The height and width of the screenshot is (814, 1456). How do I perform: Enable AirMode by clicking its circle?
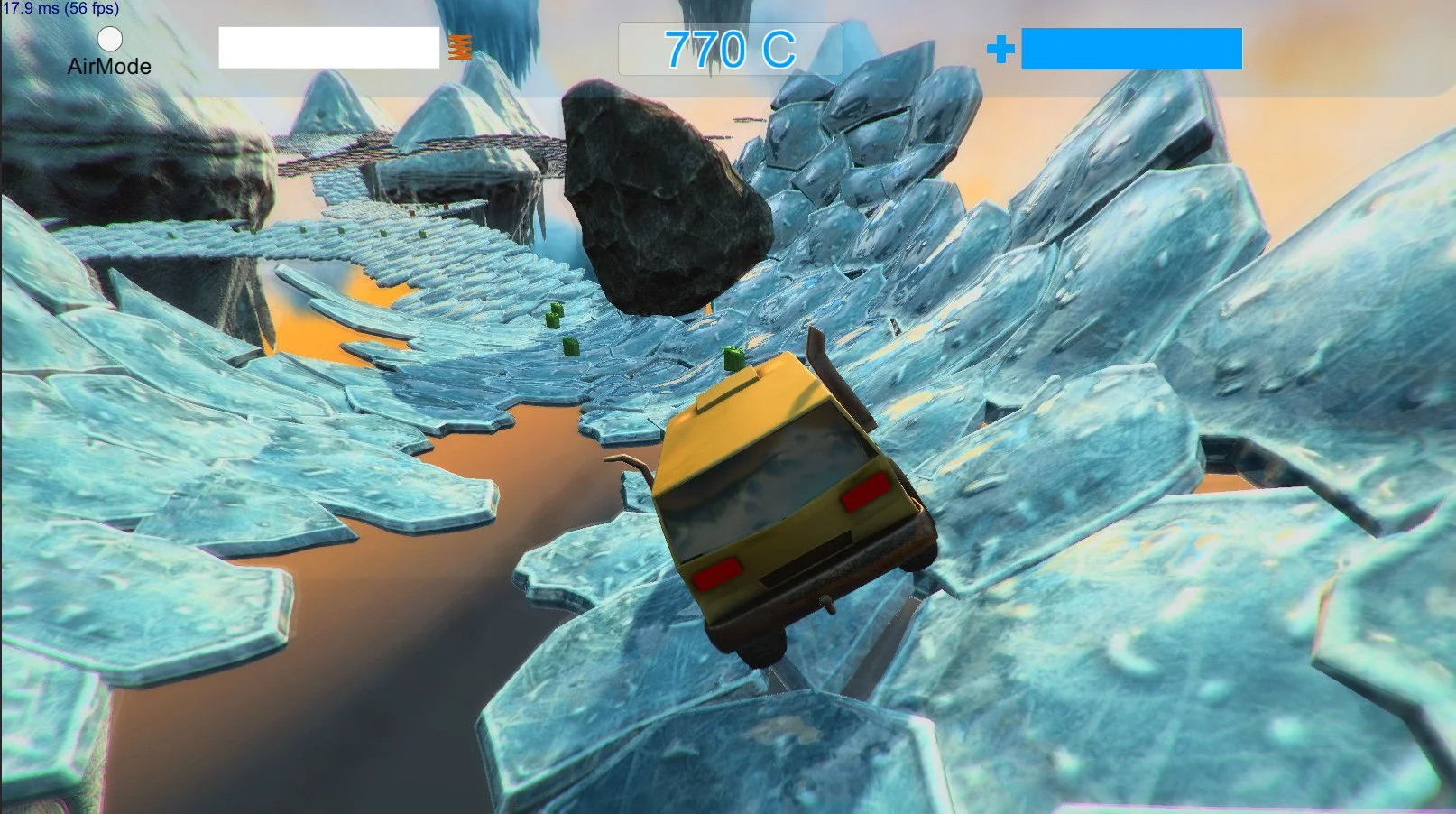click(x=109, y=40)
